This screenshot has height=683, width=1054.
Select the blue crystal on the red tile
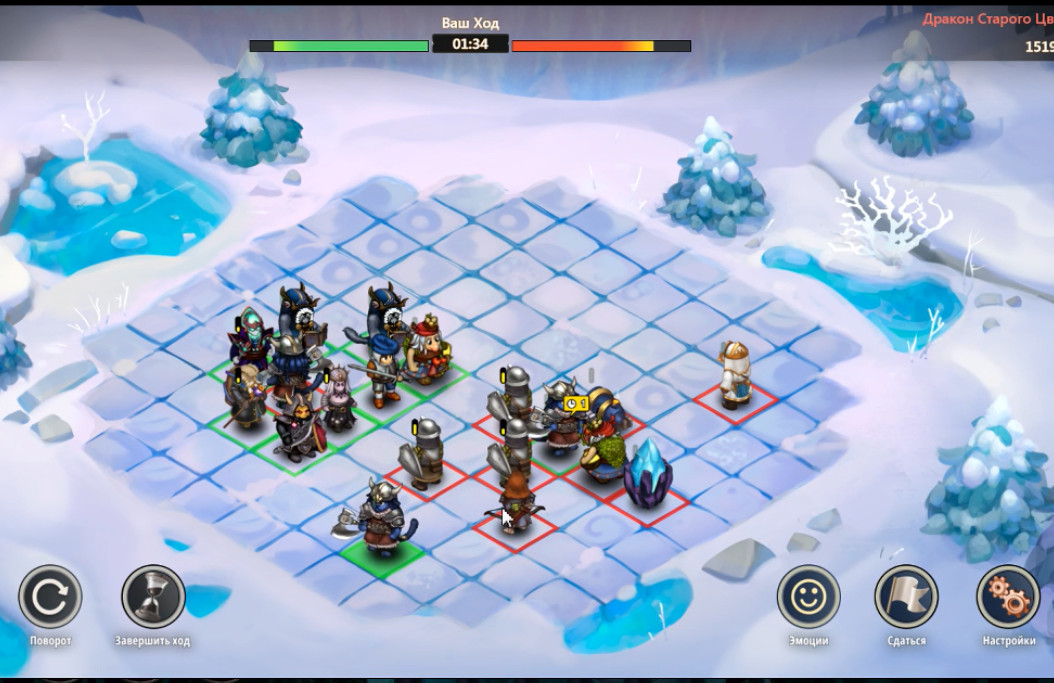[648, 473]
